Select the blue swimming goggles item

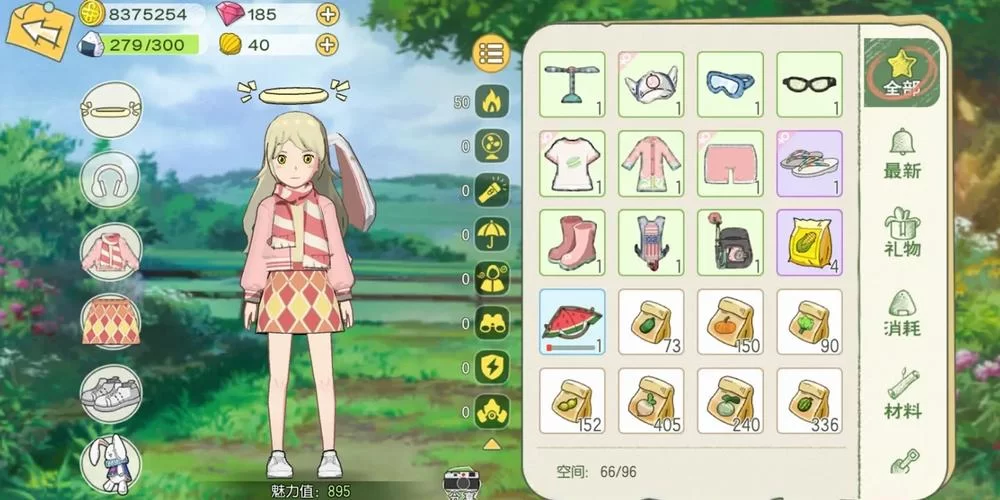click(730, 85)
